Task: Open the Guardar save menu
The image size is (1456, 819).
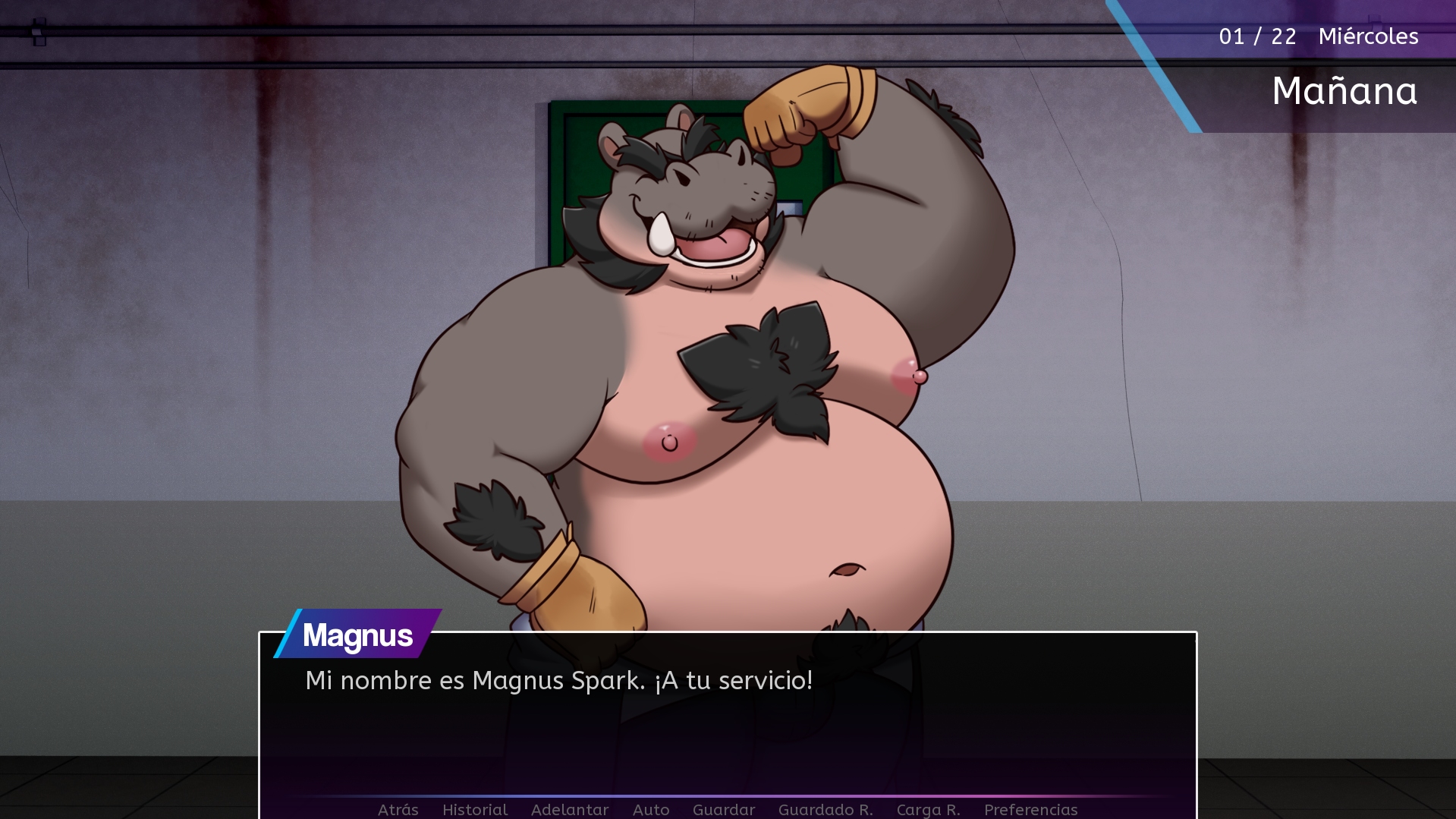Action: (724, 809)
